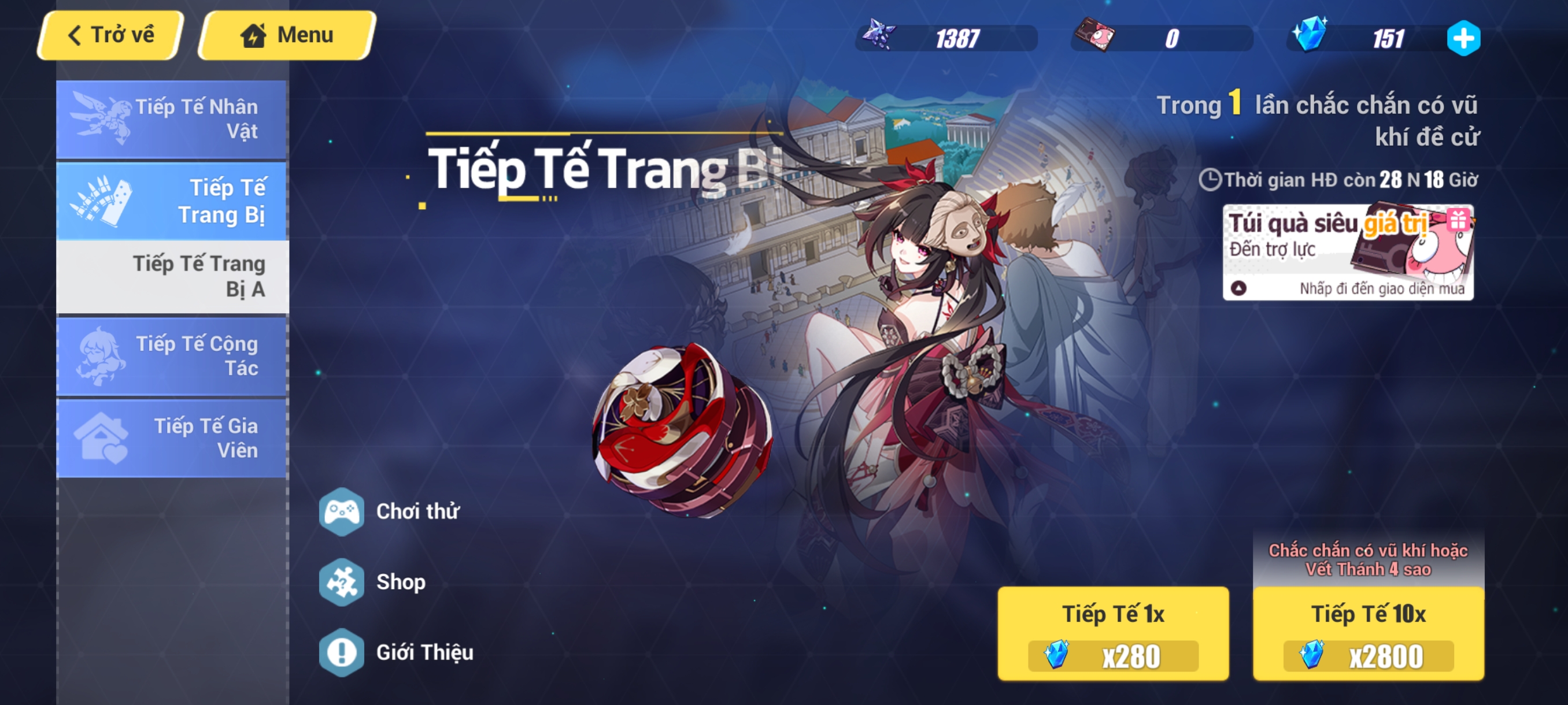Select the Chơi thử gamepad icon
Image resolution: width=1568 pixels, height=705 pixels.
[x=343, y=512]
